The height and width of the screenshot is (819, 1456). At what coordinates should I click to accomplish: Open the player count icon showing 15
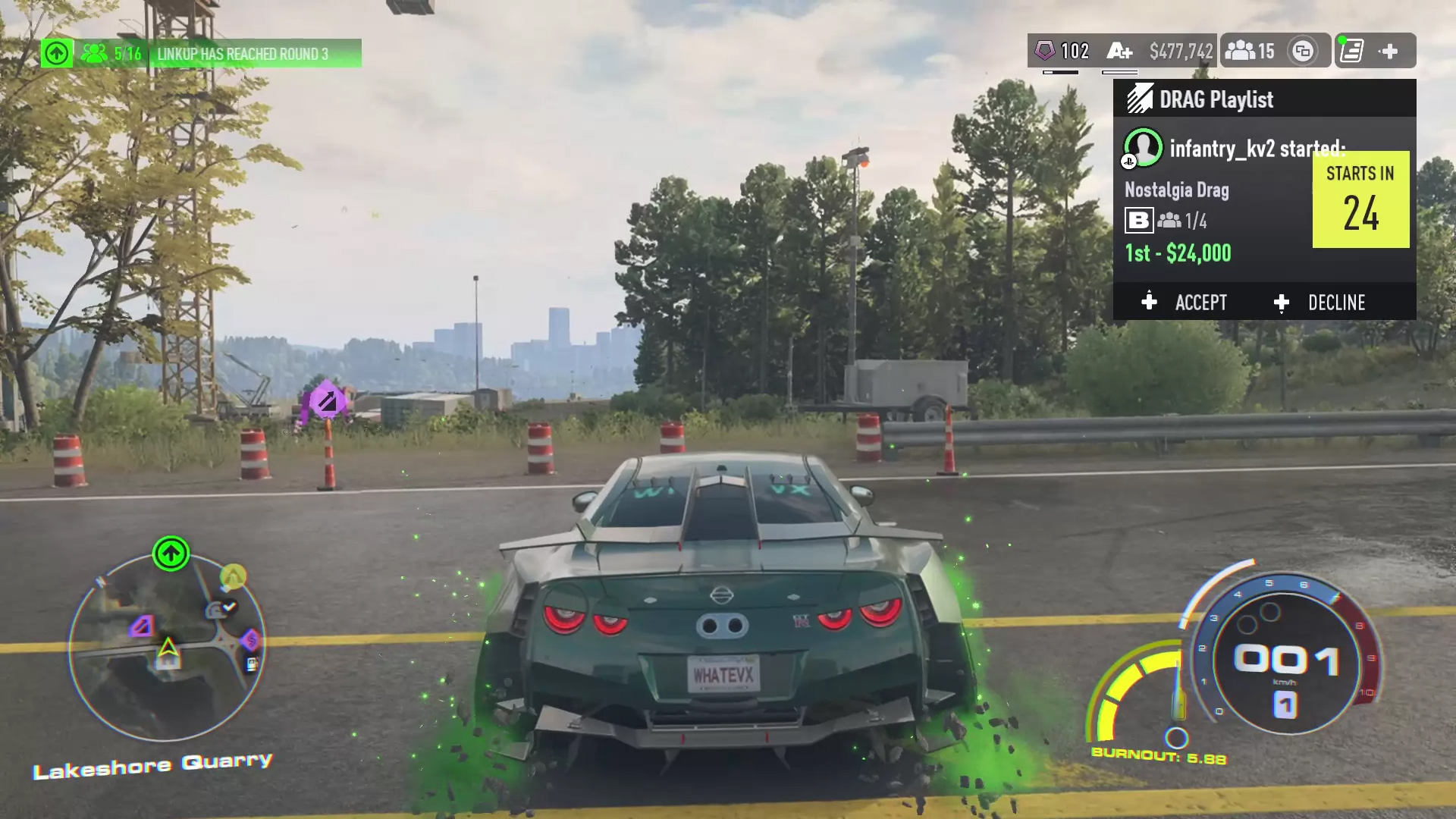tap(1250, 51)
